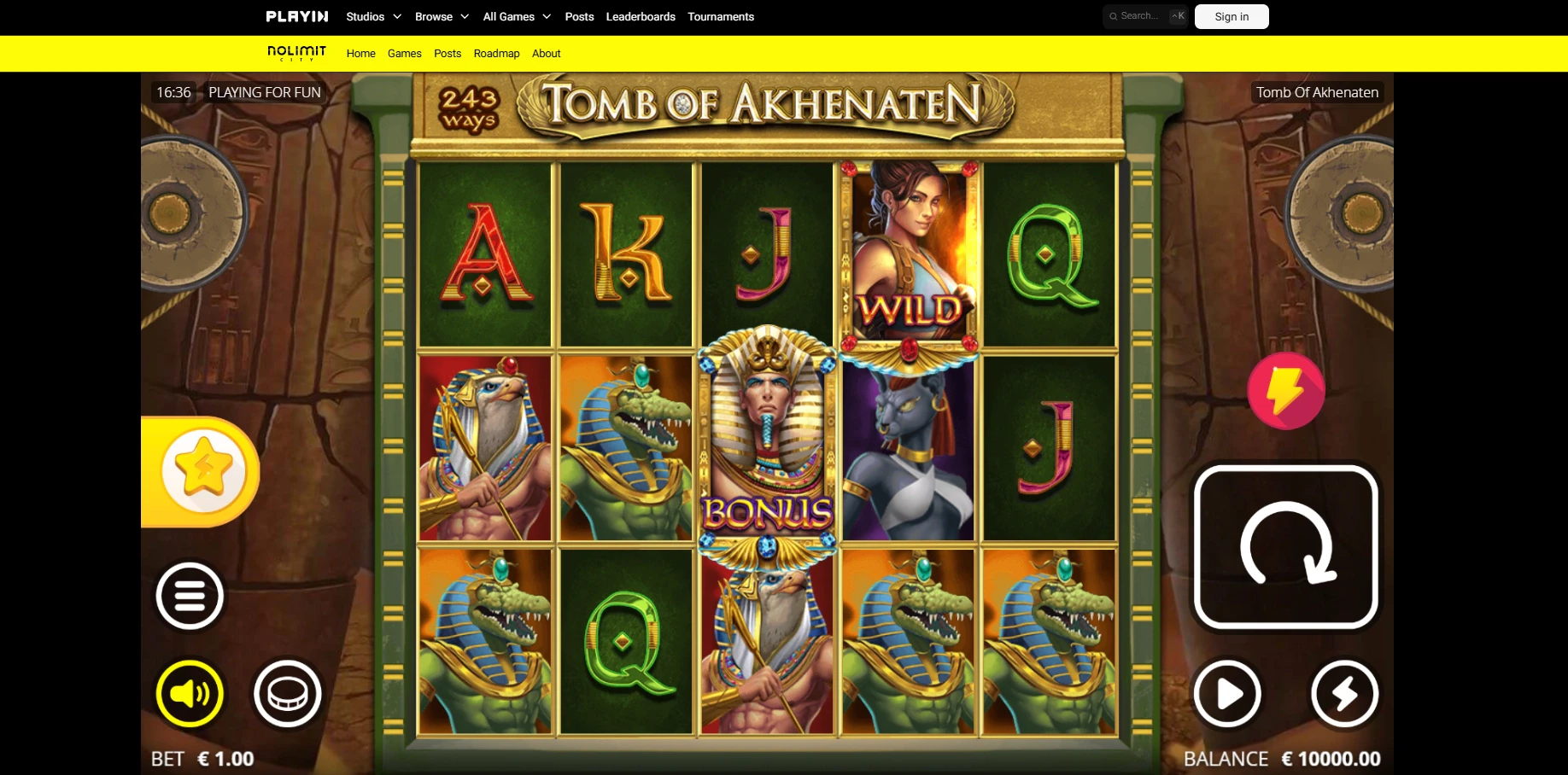Click the PLAYIN site logo
The width and height of the screenshot is (1568, 775).
pos(297,16)
